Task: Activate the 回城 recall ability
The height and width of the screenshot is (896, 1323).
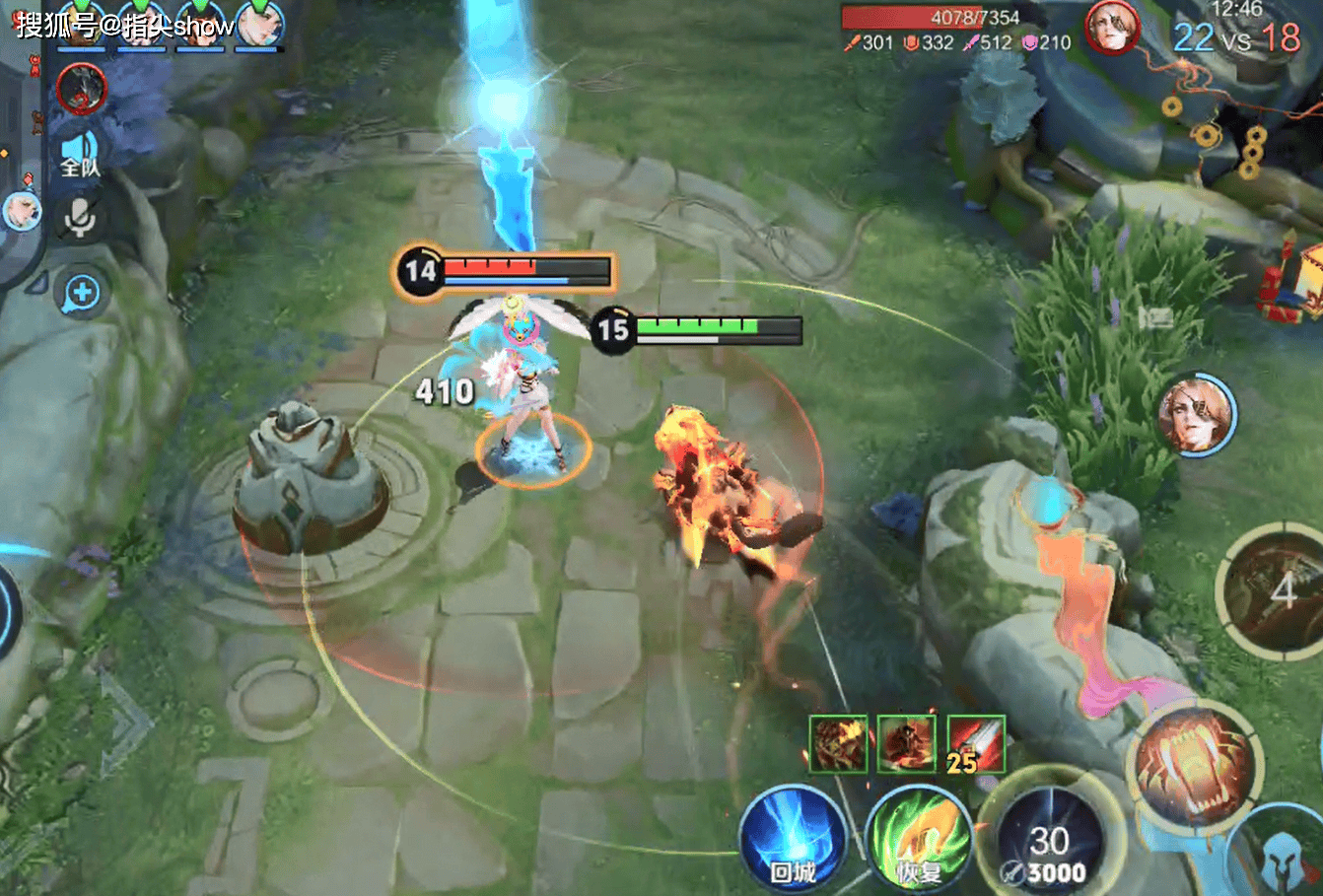Action: pyautogui.click(x=792, y=841)
